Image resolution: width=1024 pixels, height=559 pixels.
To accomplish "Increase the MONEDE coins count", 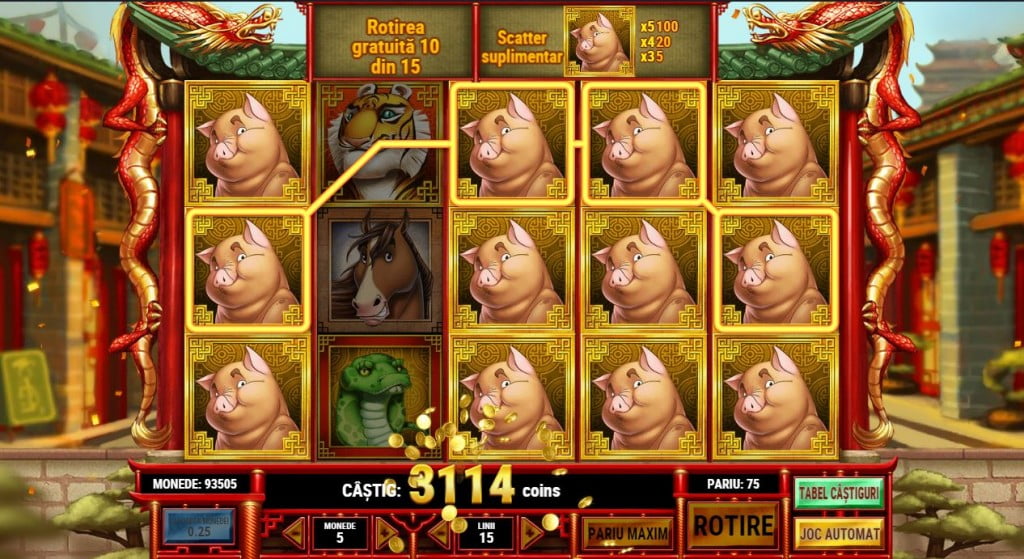I will [x=385, y=532].
